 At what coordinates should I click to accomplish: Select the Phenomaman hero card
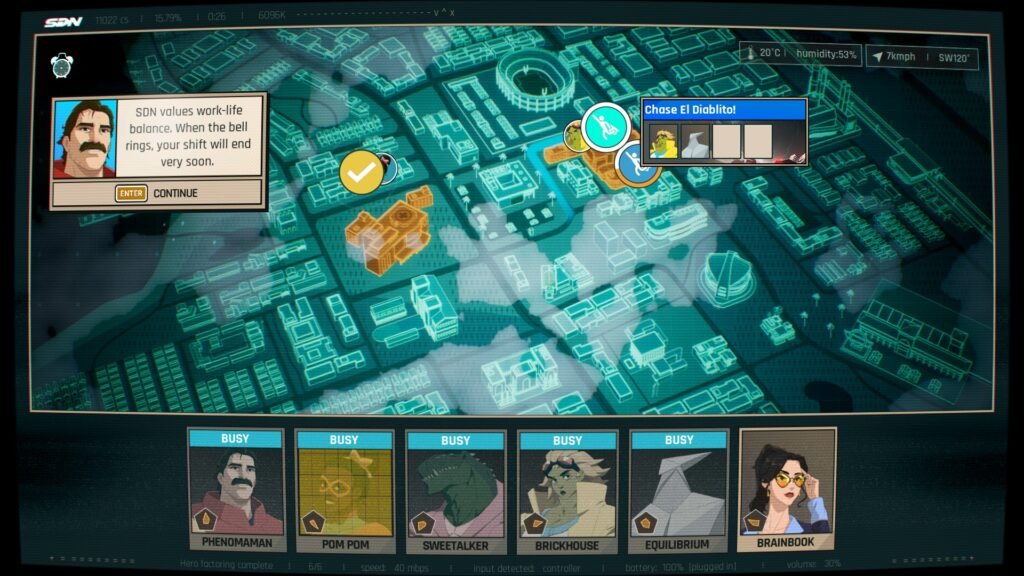pyautogui.click(x=236, y=491)
